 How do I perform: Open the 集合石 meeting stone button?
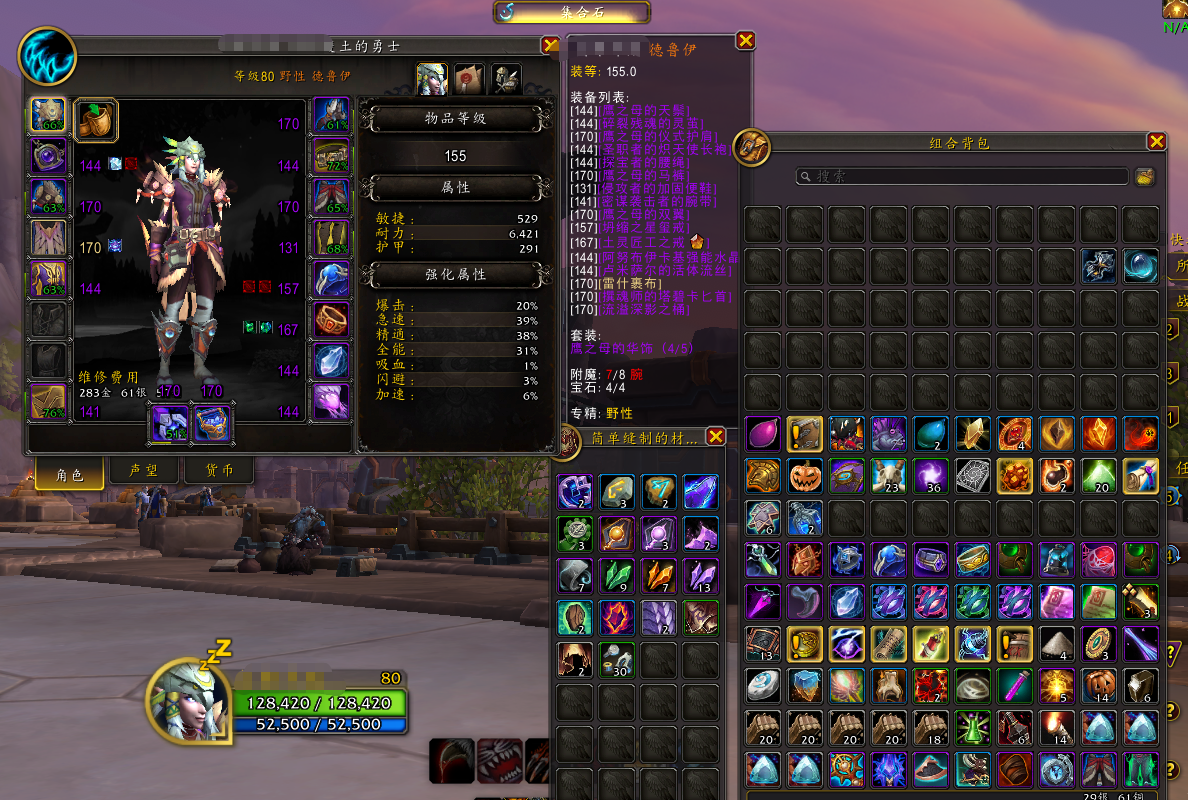[x=572, y=12]
